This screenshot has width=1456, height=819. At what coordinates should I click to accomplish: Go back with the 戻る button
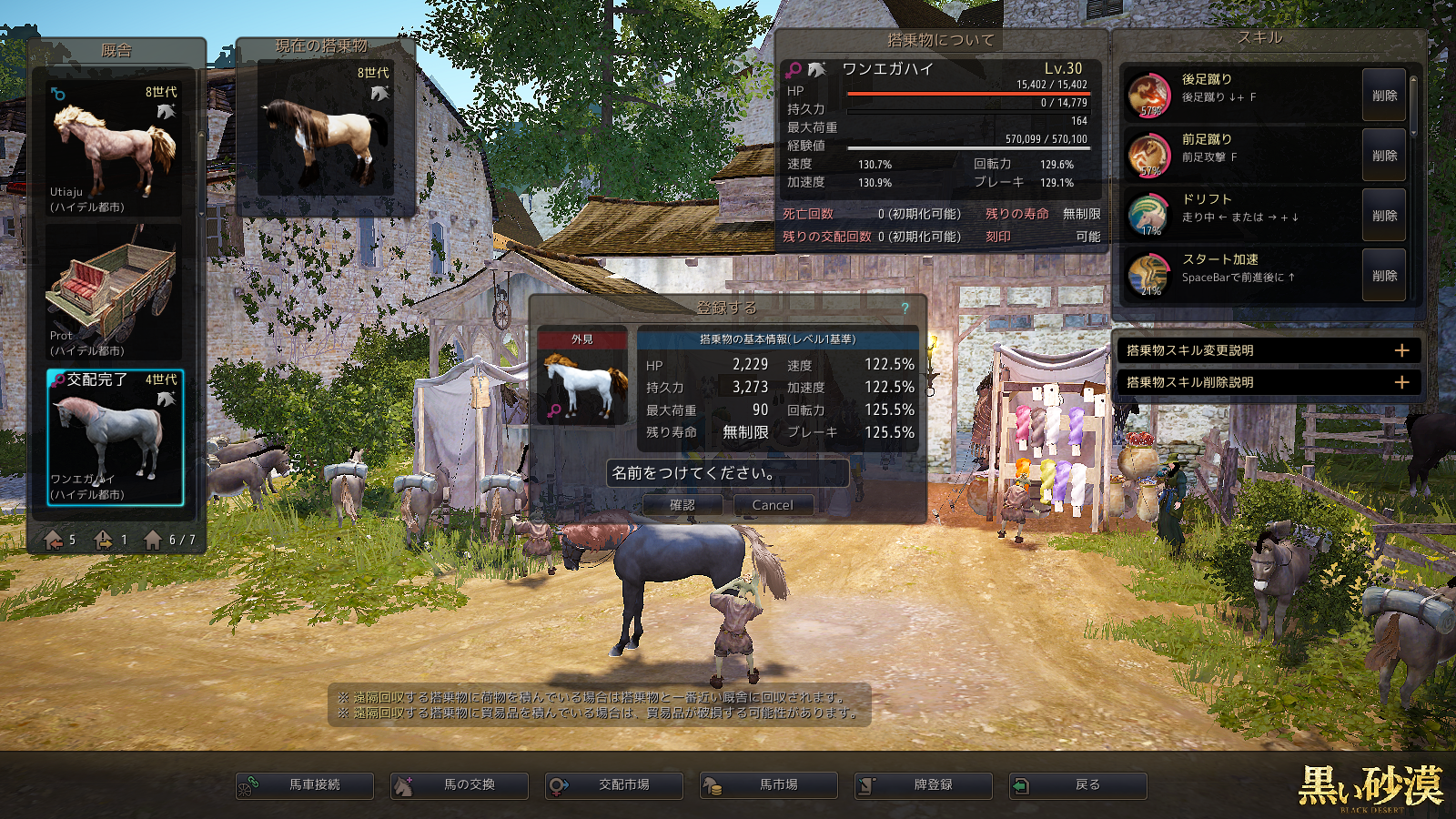tap(1078, 784)
